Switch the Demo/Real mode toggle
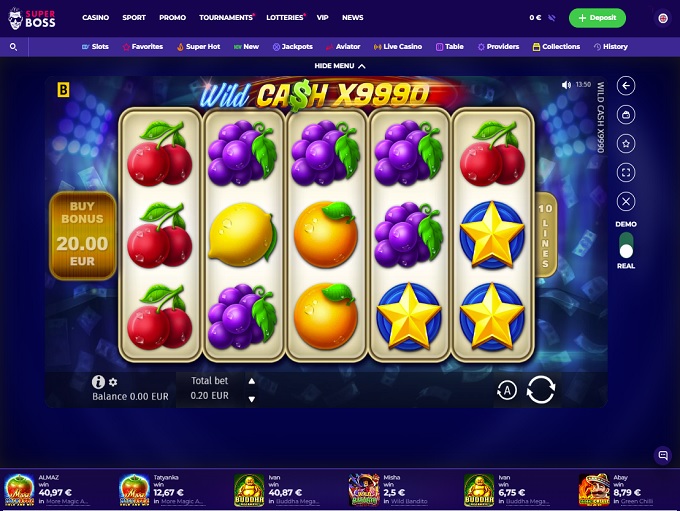The width and height of the screenshot is (680, 511). pos(626,245)
